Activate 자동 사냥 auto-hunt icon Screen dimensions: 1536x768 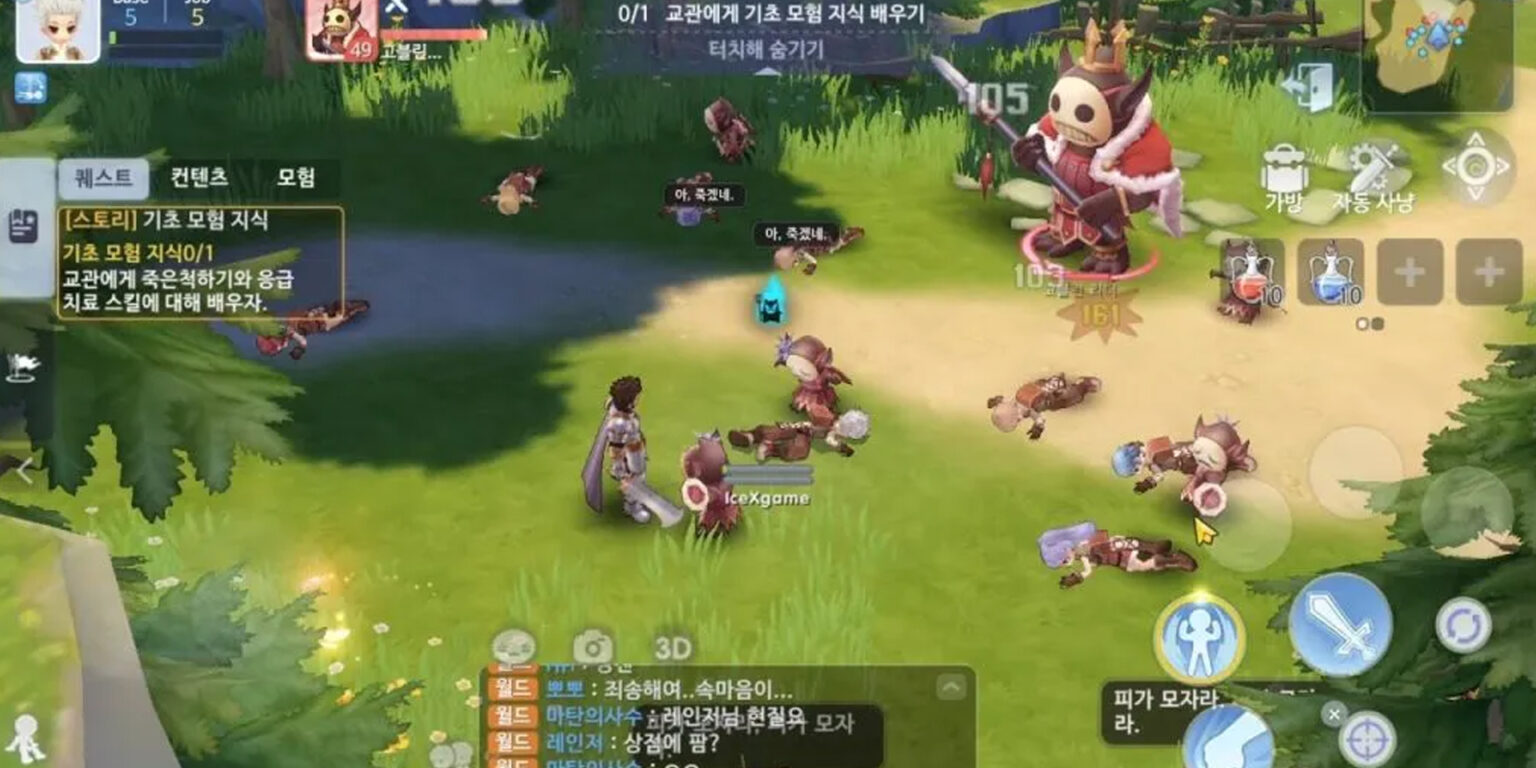coord(1372,167)
